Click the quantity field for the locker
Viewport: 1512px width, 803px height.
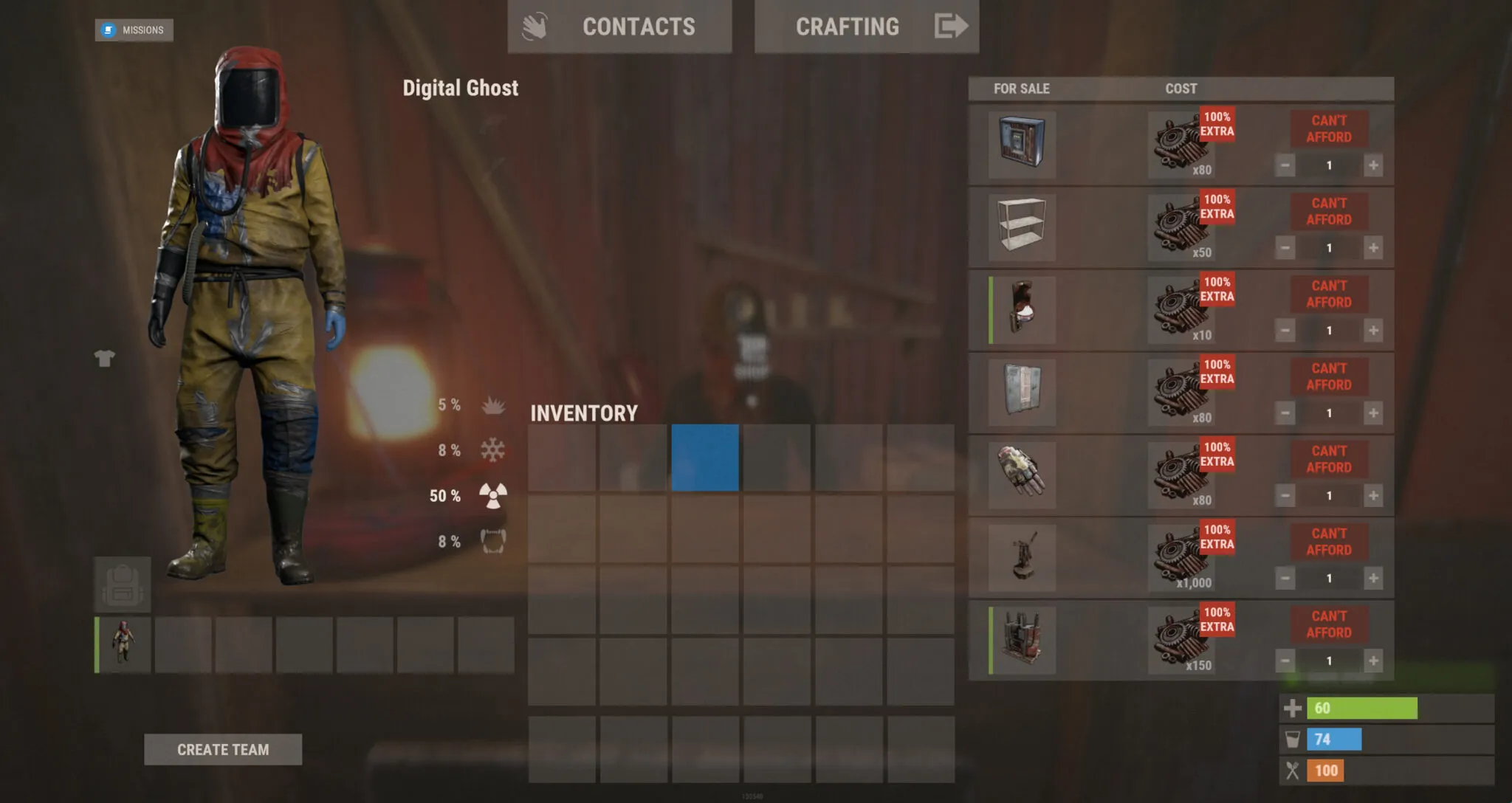point(1330,413)
